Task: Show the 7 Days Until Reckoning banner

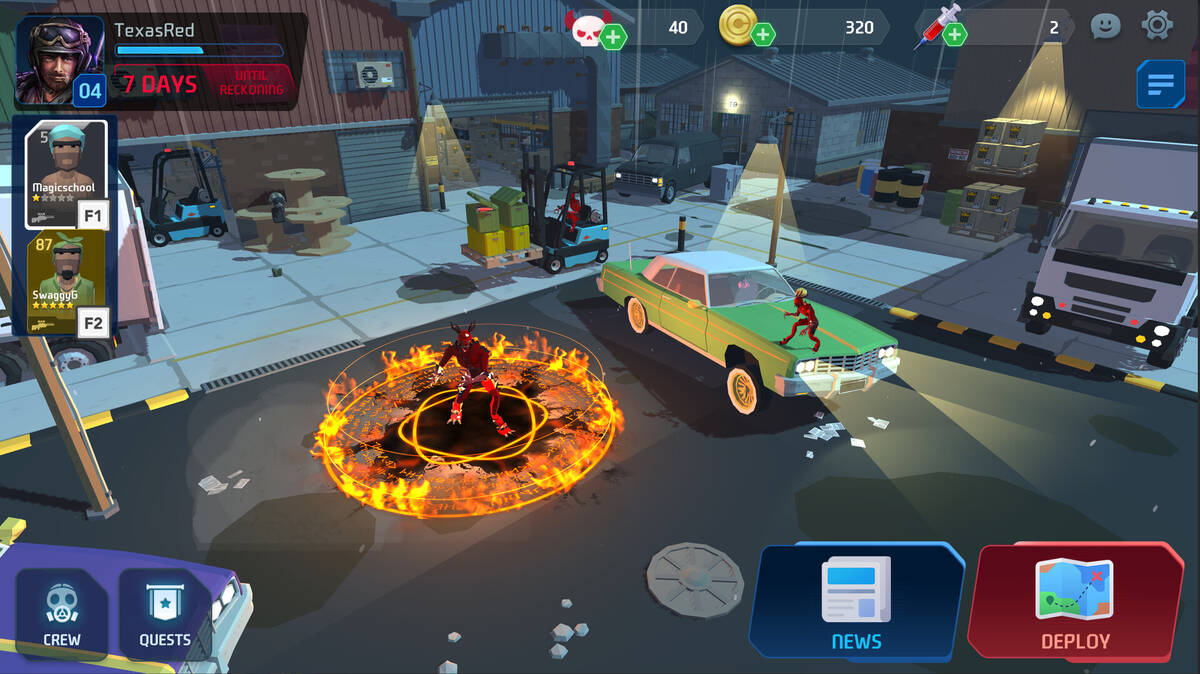Action: click(204, 84)
